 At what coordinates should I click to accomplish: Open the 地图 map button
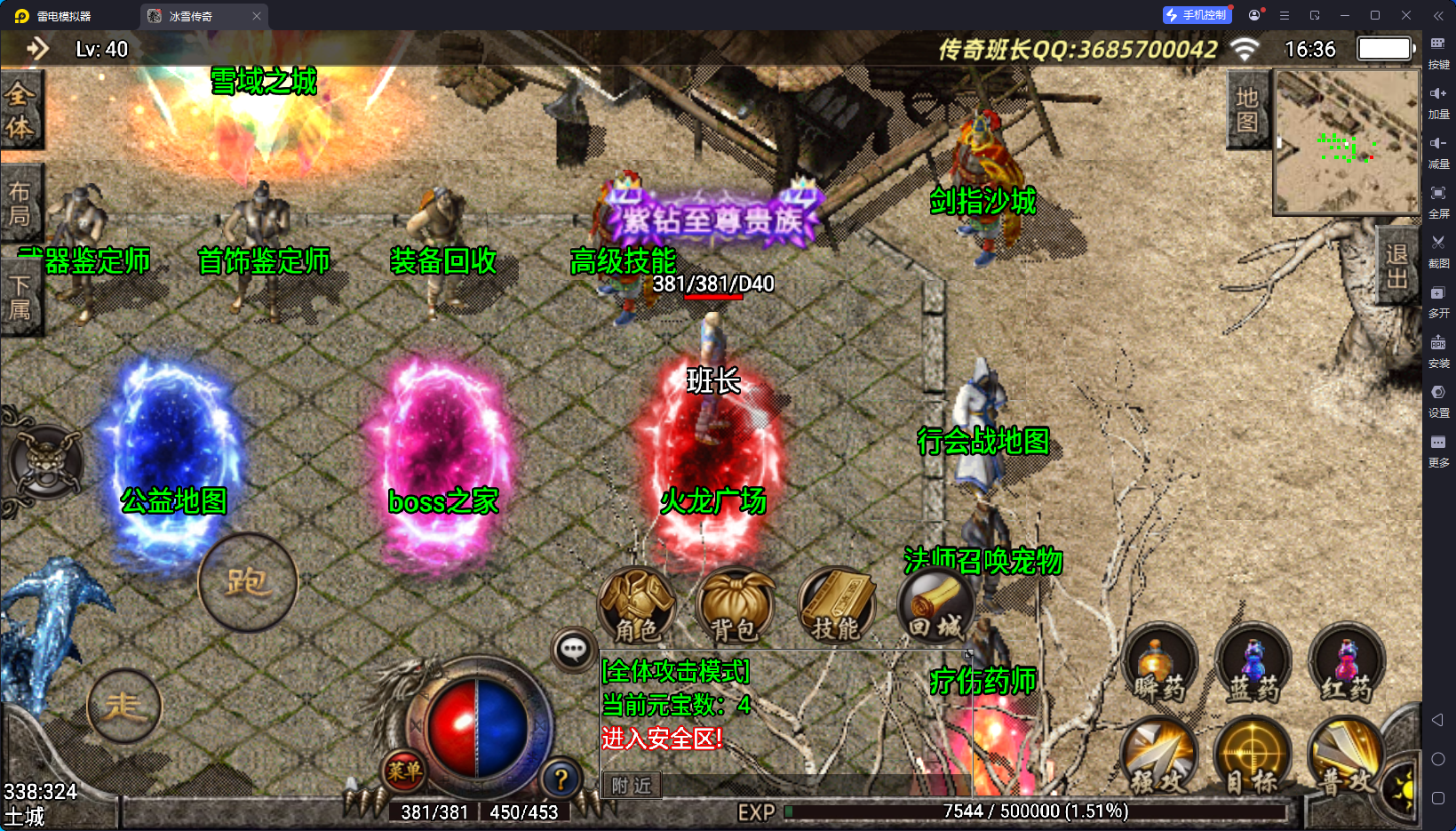click(x=1247, y=109)
